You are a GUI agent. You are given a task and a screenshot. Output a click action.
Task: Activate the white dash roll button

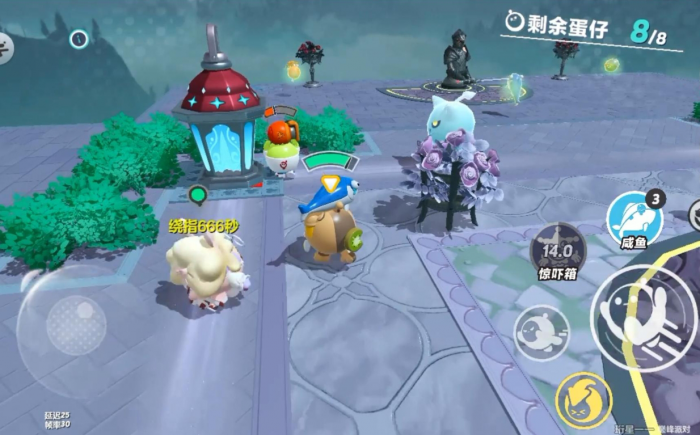(x=541, y=332)
